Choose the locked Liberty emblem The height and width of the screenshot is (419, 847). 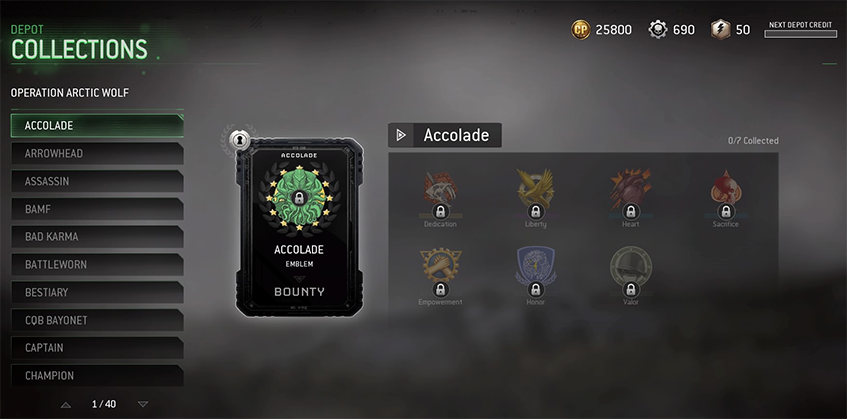pos(535,194)
